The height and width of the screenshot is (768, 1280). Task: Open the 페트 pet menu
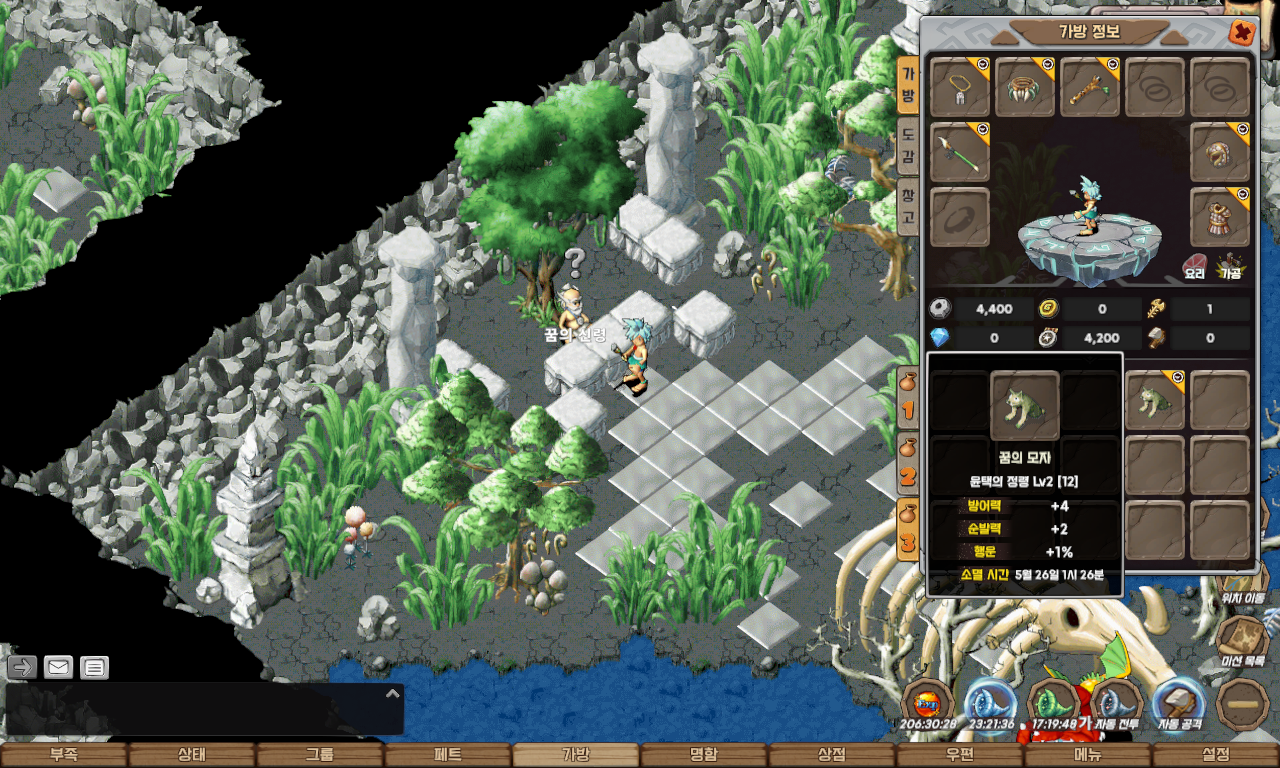(447, 756)
